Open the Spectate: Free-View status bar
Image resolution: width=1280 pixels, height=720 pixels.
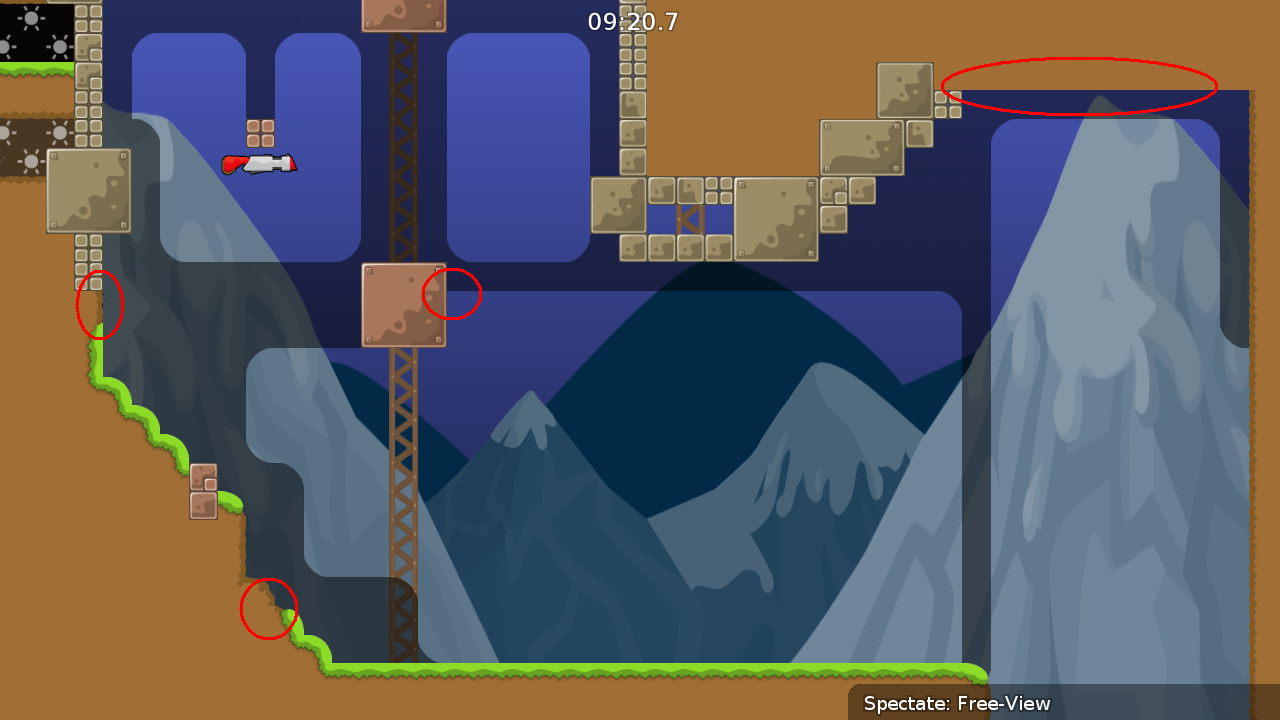[x=955, y=704]
